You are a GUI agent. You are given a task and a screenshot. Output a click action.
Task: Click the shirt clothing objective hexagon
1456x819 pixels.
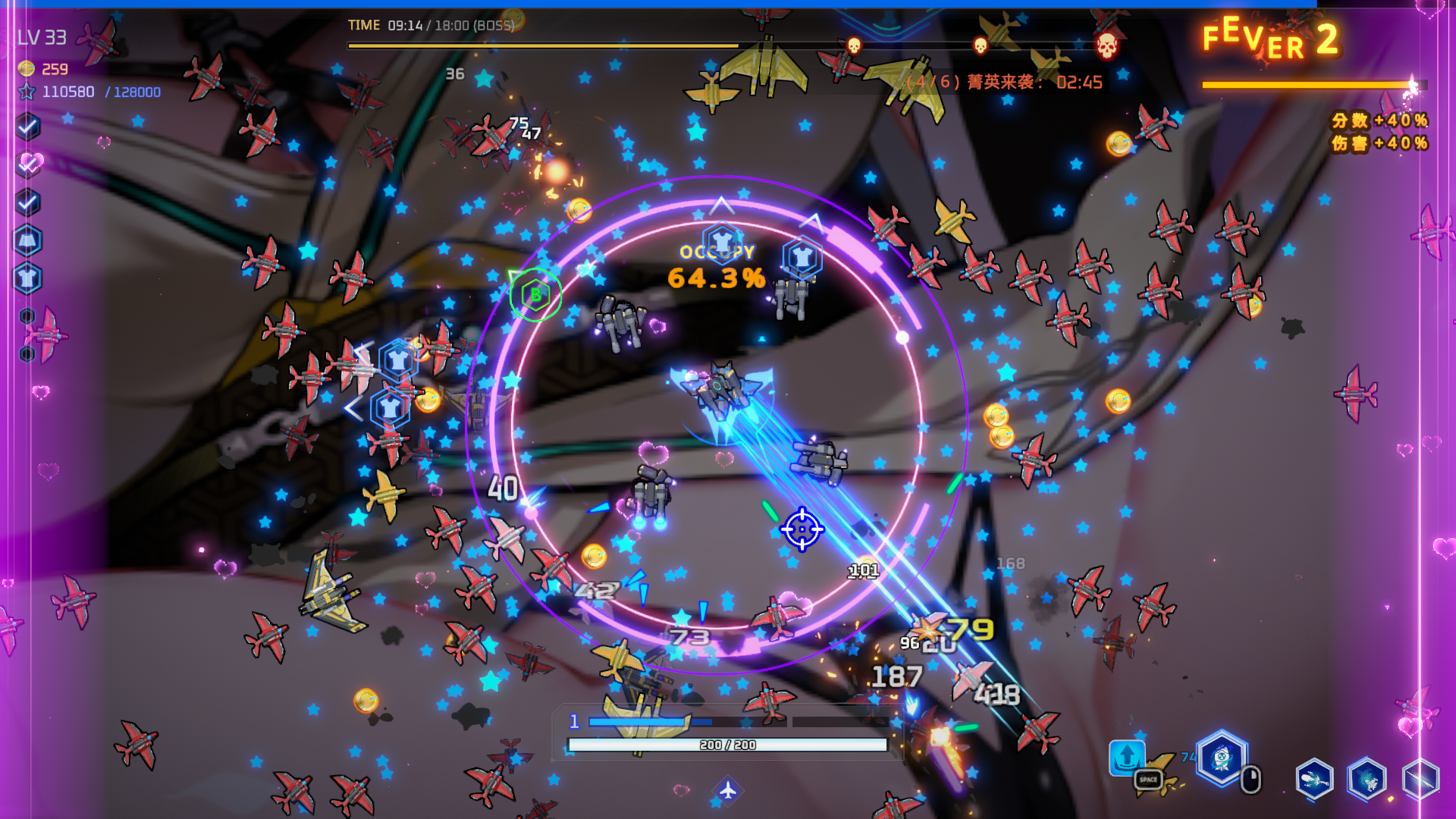click(28, 279)
